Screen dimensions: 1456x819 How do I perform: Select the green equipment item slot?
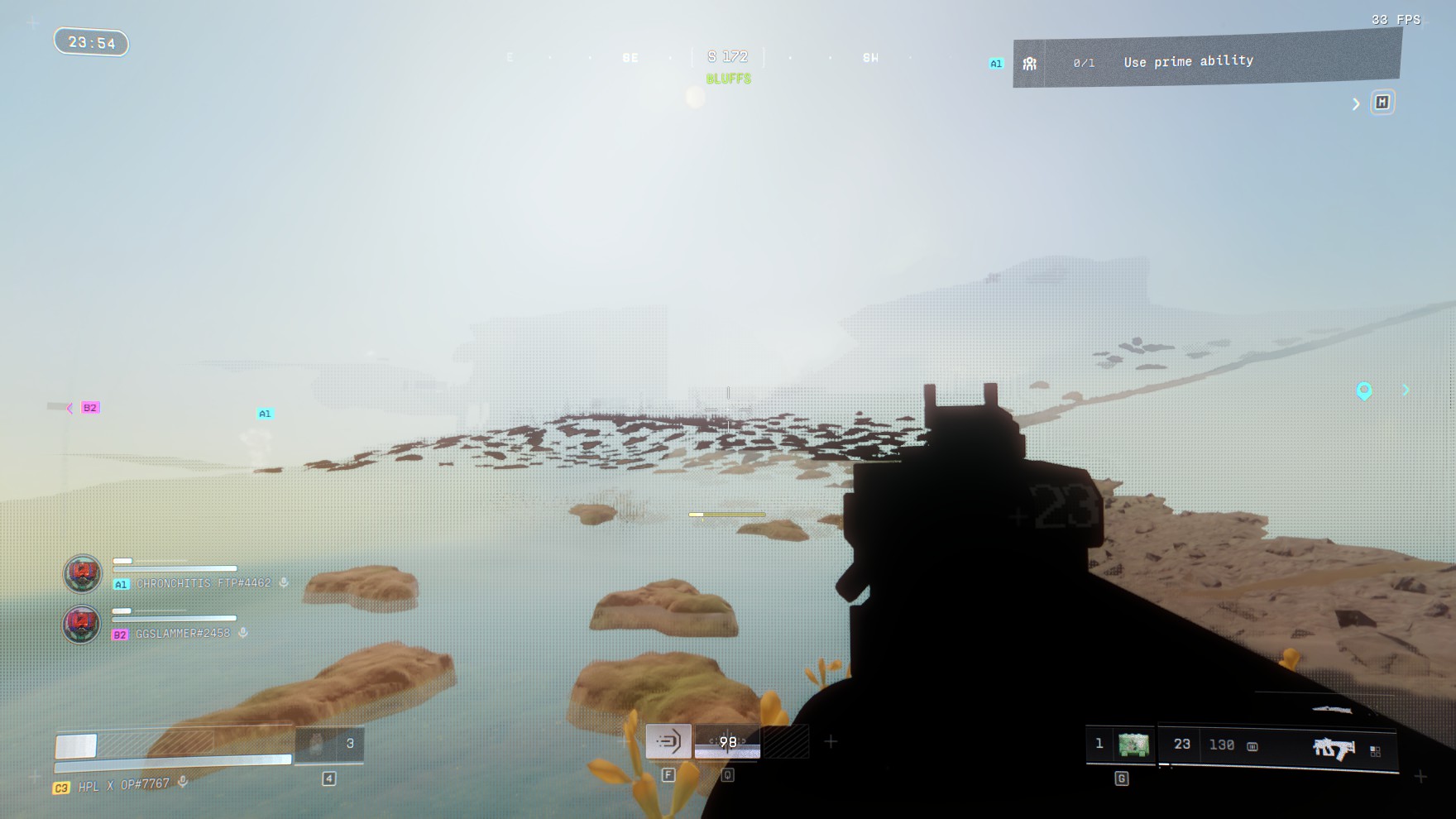click(1133, 745)
